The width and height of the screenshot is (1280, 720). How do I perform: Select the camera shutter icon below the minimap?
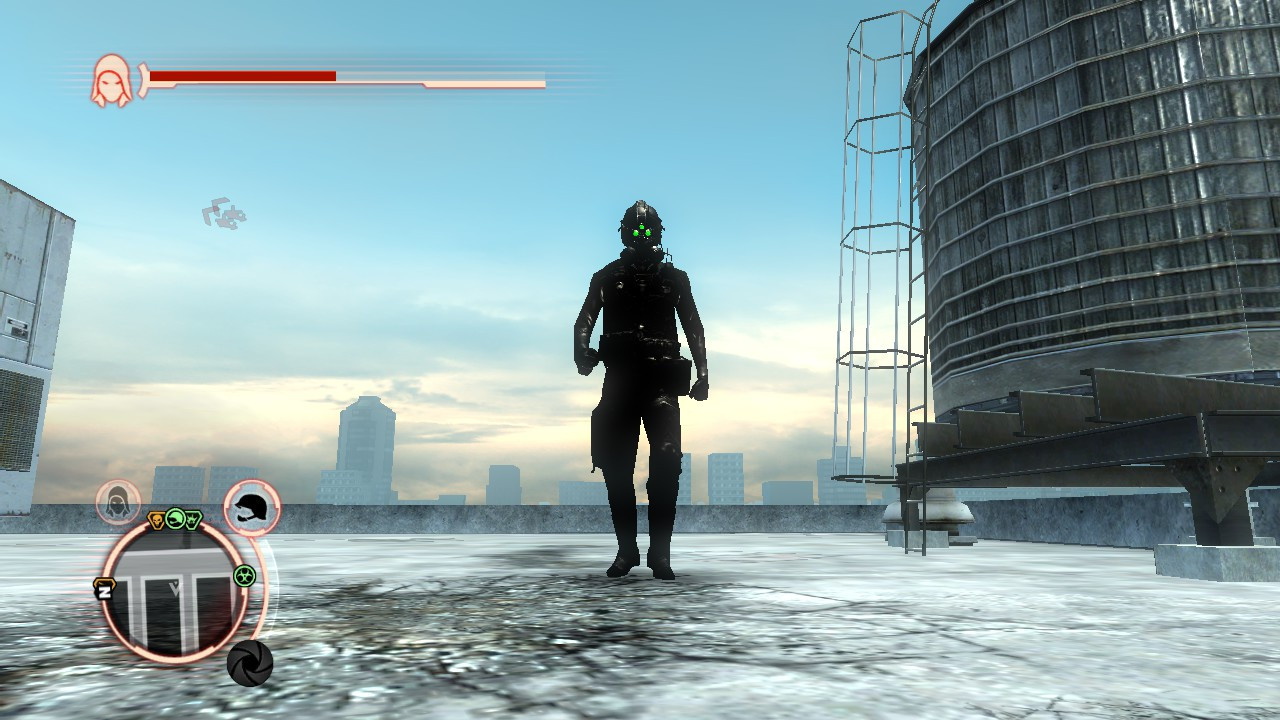(x=249, y=663)
